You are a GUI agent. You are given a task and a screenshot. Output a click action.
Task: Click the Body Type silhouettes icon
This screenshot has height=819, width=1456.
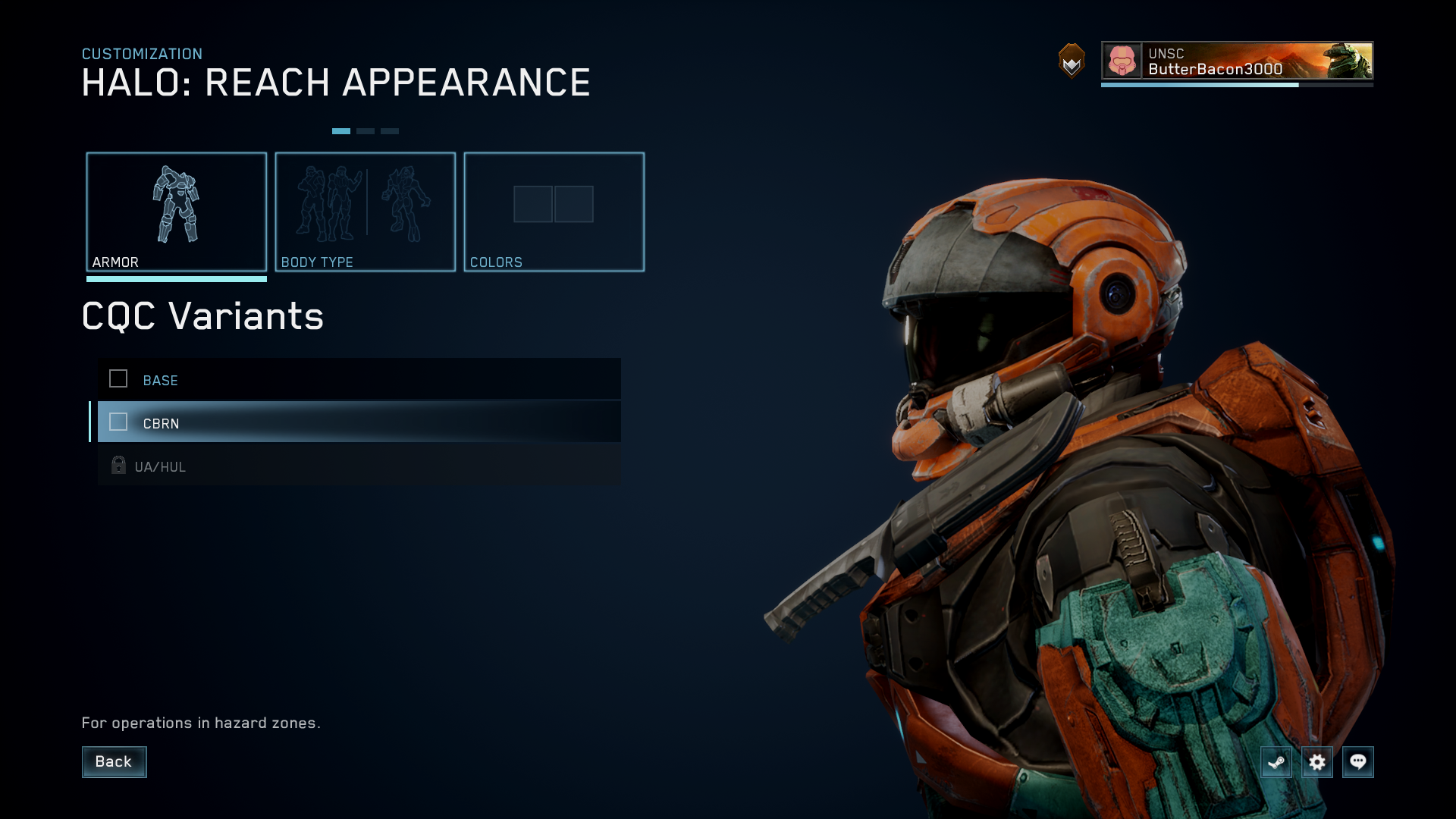[366, 205]
